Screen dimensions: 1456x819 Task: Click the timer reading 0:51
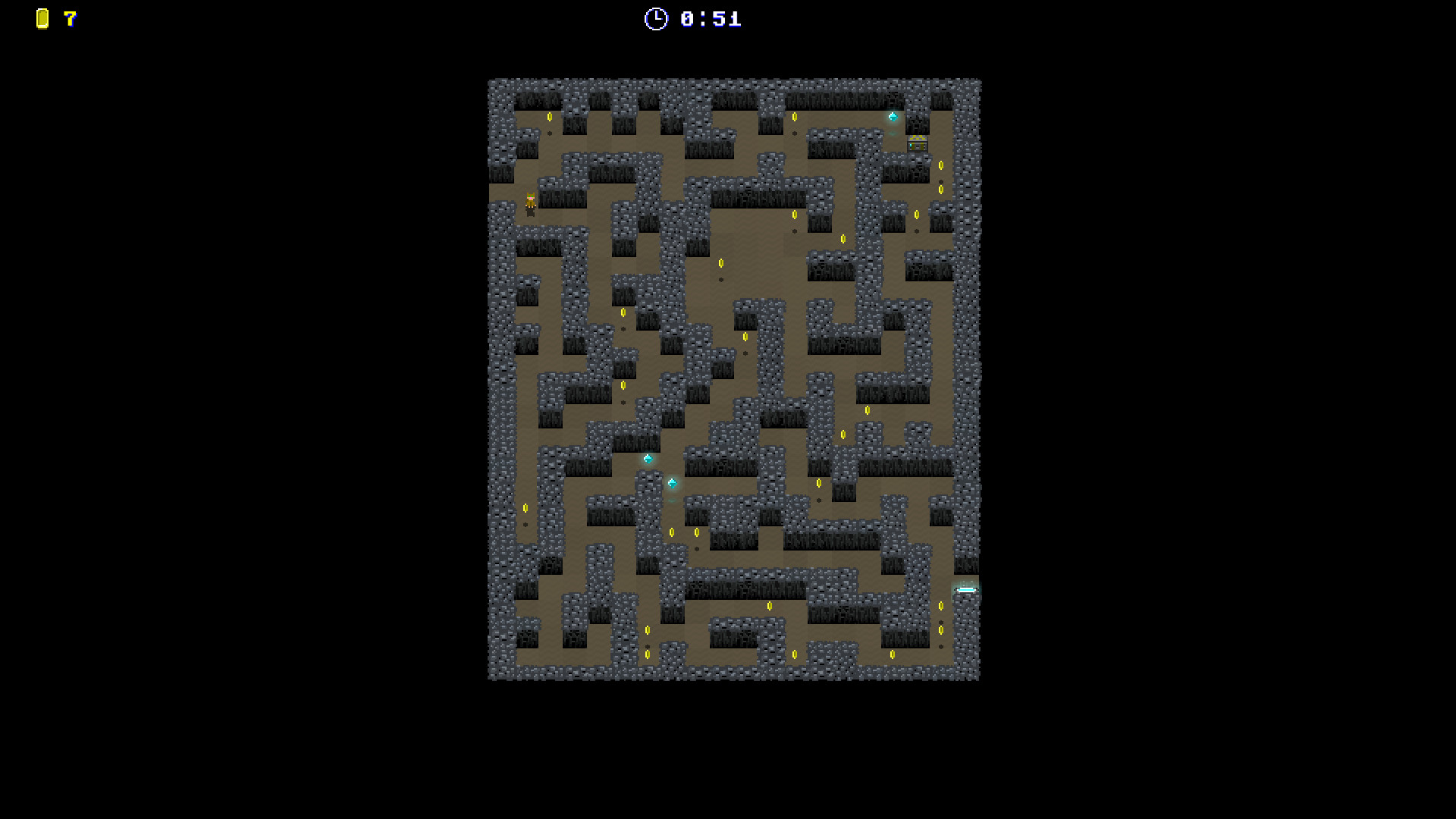click(x=708, y=20)
